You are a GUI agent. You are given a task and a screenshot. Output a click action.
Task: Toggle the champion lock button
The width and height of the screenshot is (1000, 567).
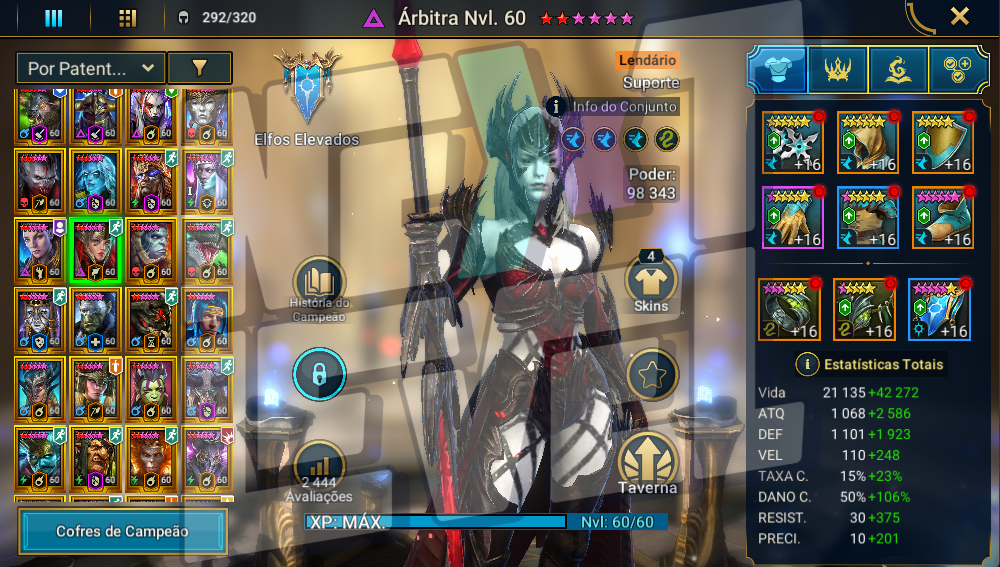point(319,375)
